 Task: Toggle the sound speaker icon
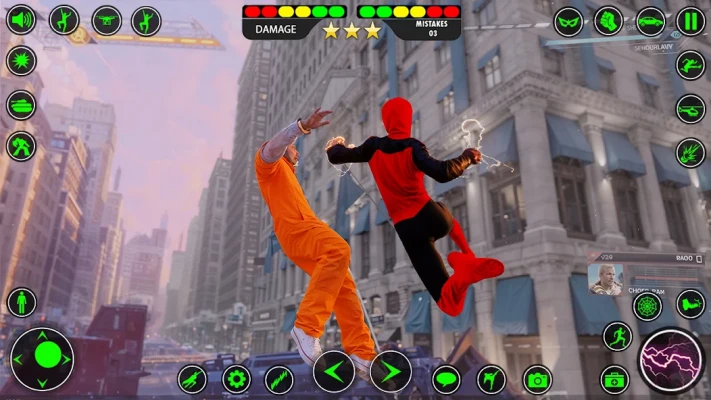click(x=21, y=20)
